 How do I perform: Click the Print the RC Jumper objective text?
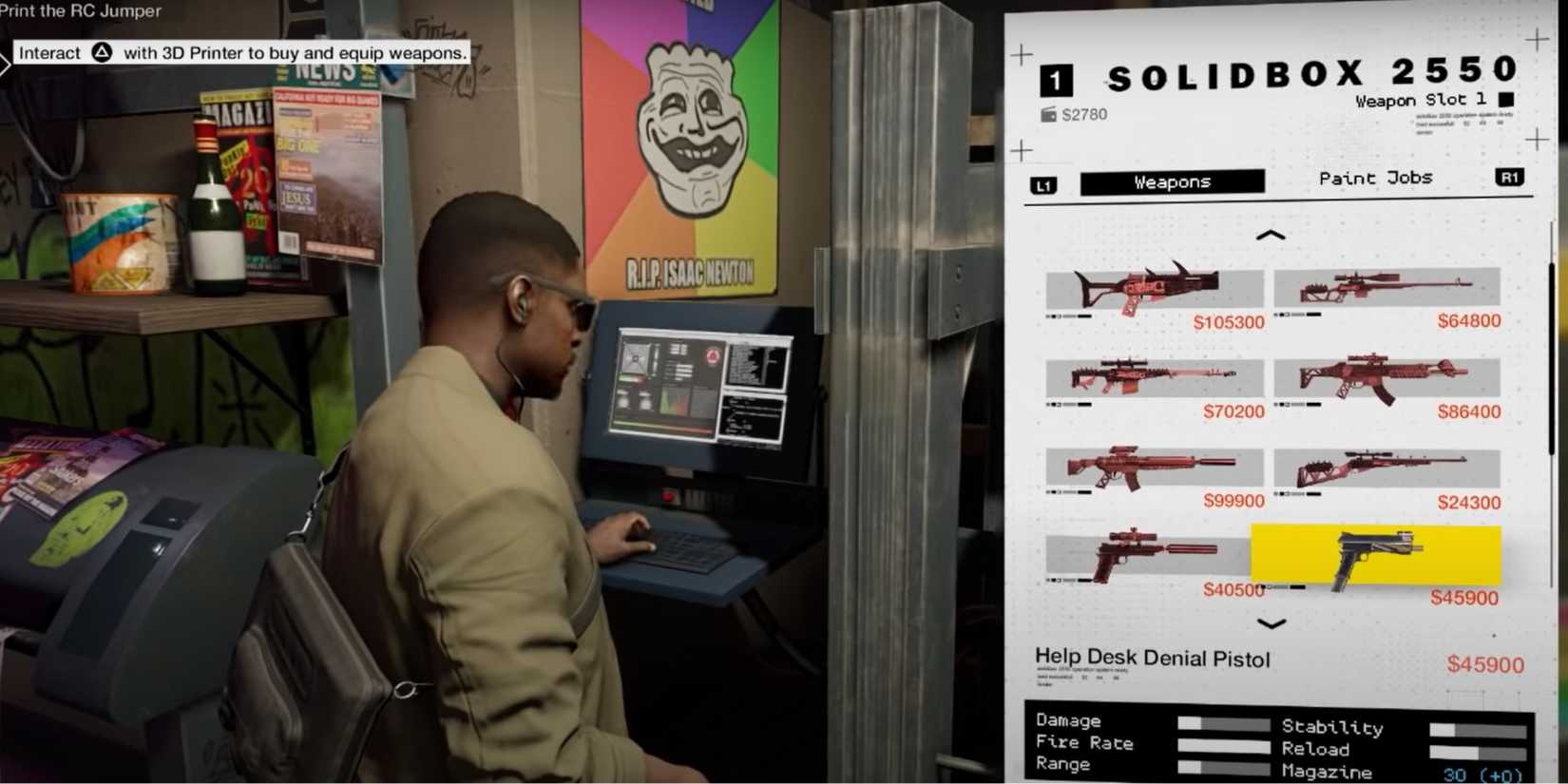point(81,11)
